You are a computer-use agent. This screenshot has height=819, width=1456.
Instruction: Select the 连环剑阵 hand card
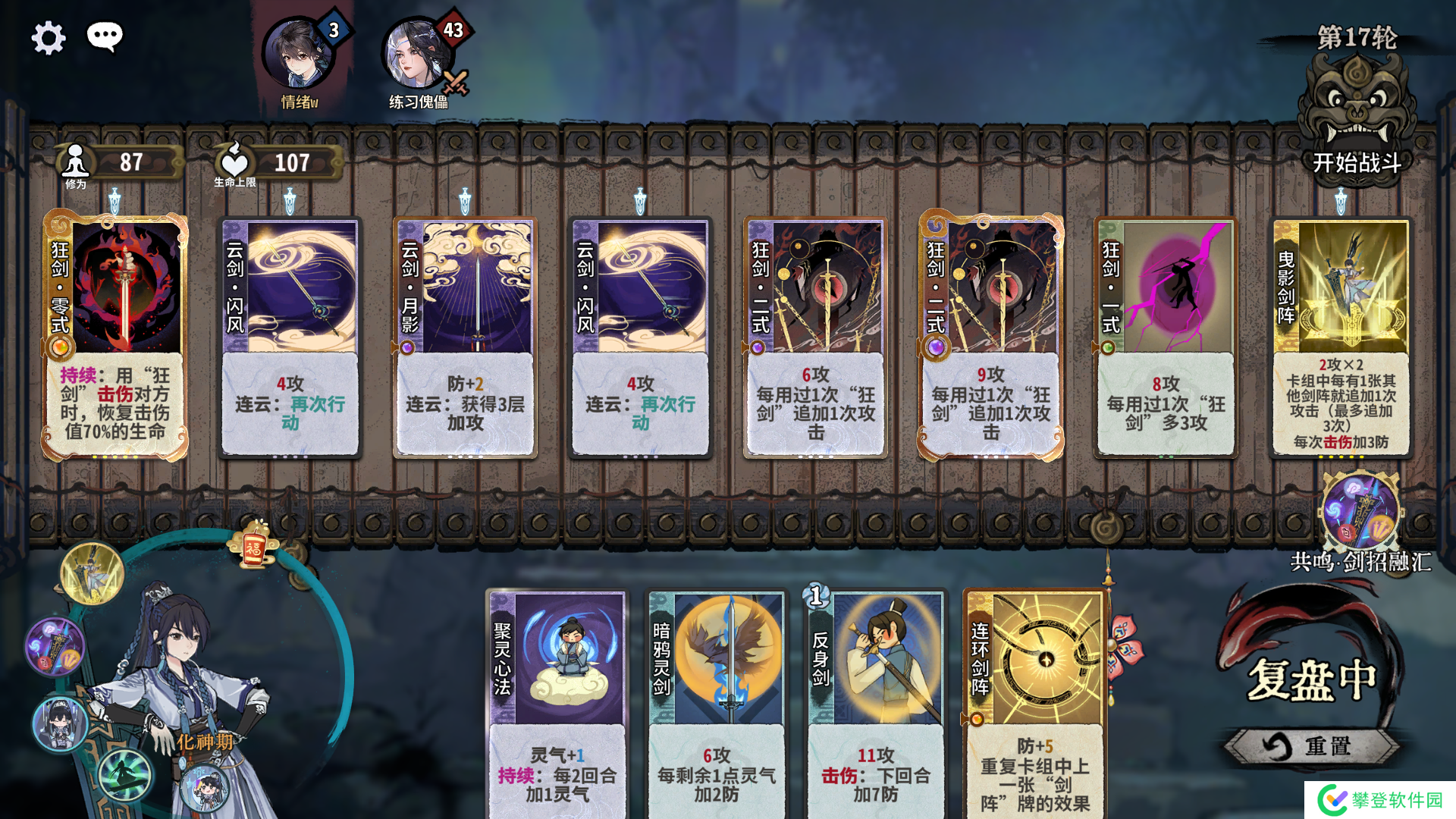(1035, 701)
